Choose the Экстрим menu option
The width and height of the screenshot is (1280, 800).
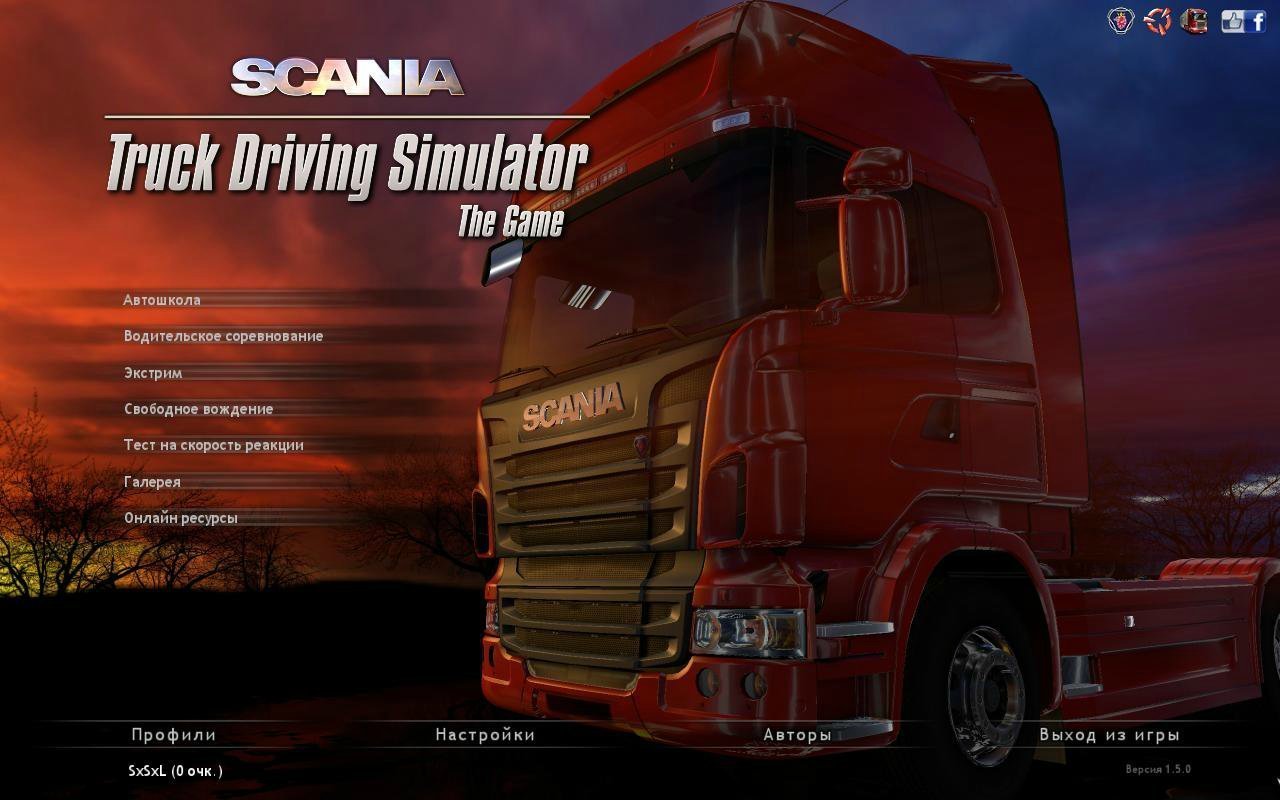(x=153, y=373)
